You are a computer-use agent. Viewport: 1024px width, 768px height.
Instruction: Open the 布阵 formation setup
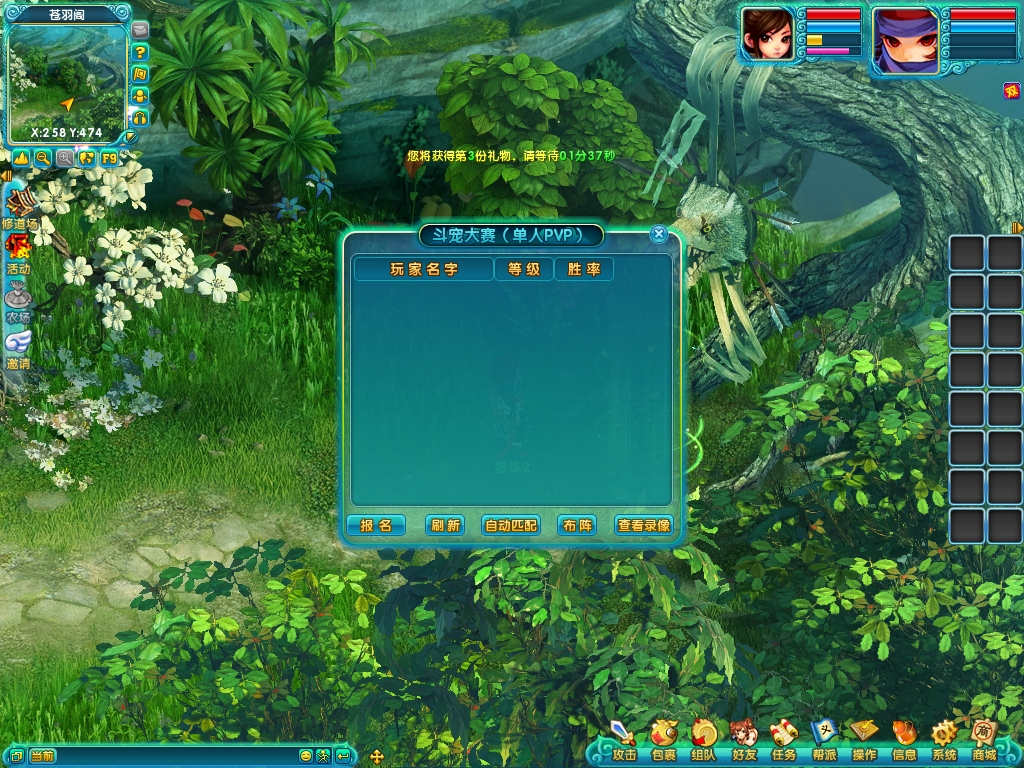[x=577, y=525]
